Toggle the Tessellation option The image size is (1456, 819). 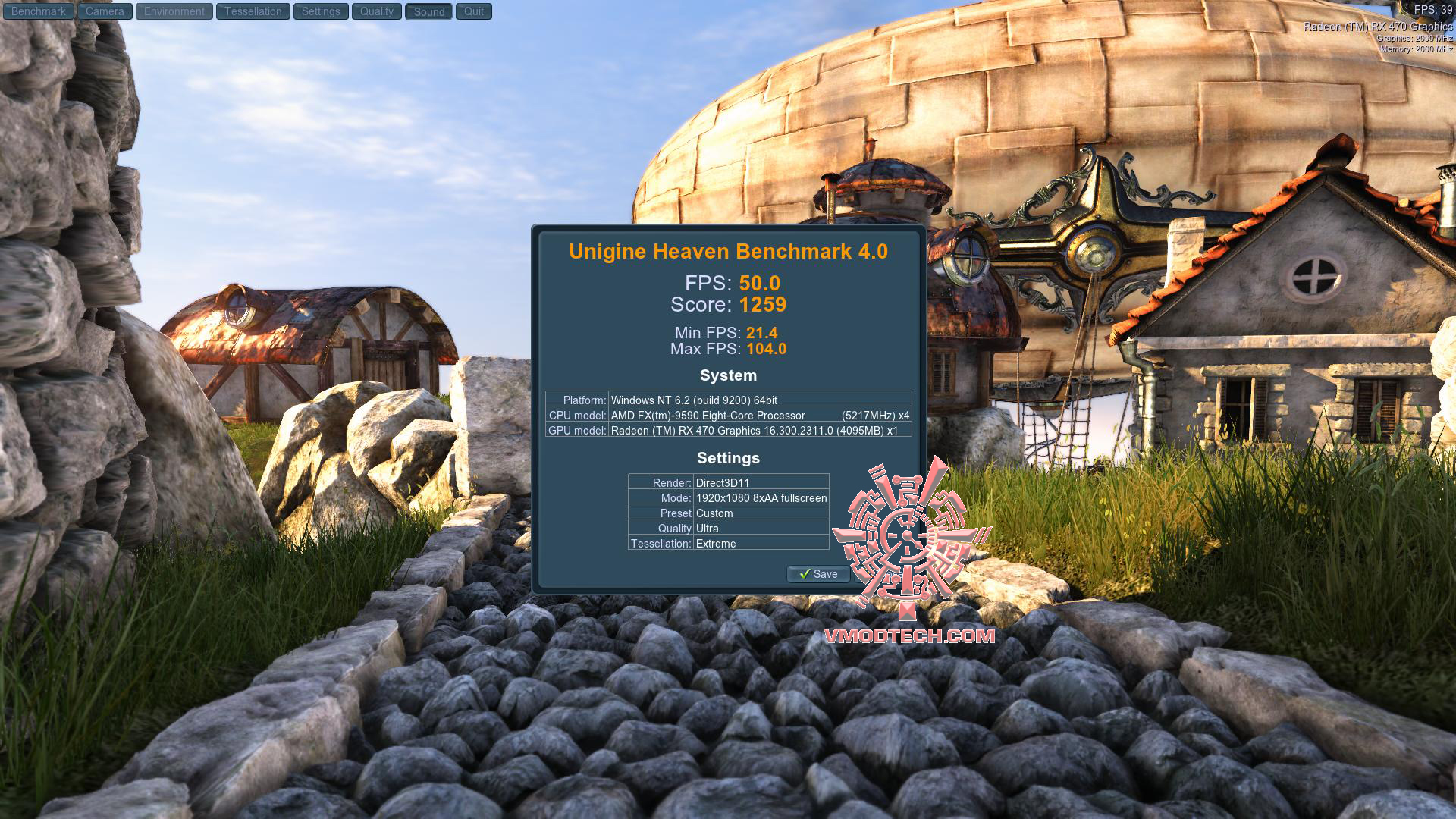point(253,11)
